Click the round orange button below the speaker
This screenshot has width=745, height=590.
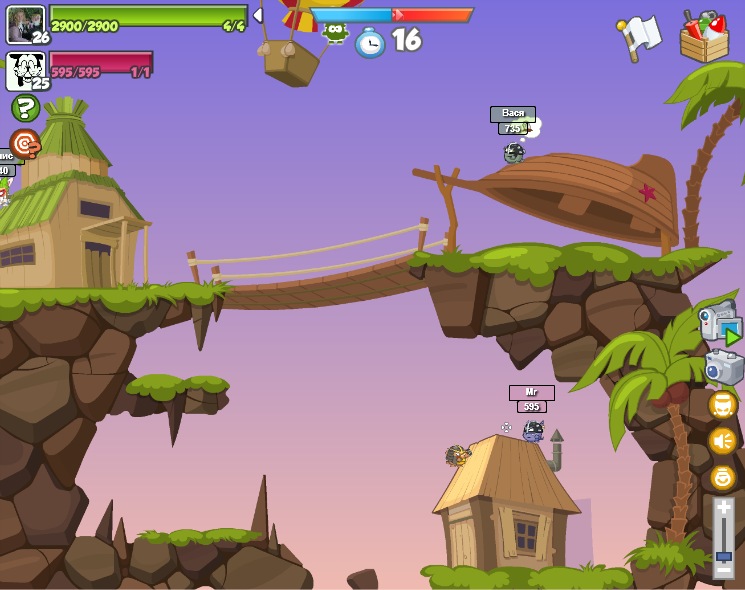point(722,477)
